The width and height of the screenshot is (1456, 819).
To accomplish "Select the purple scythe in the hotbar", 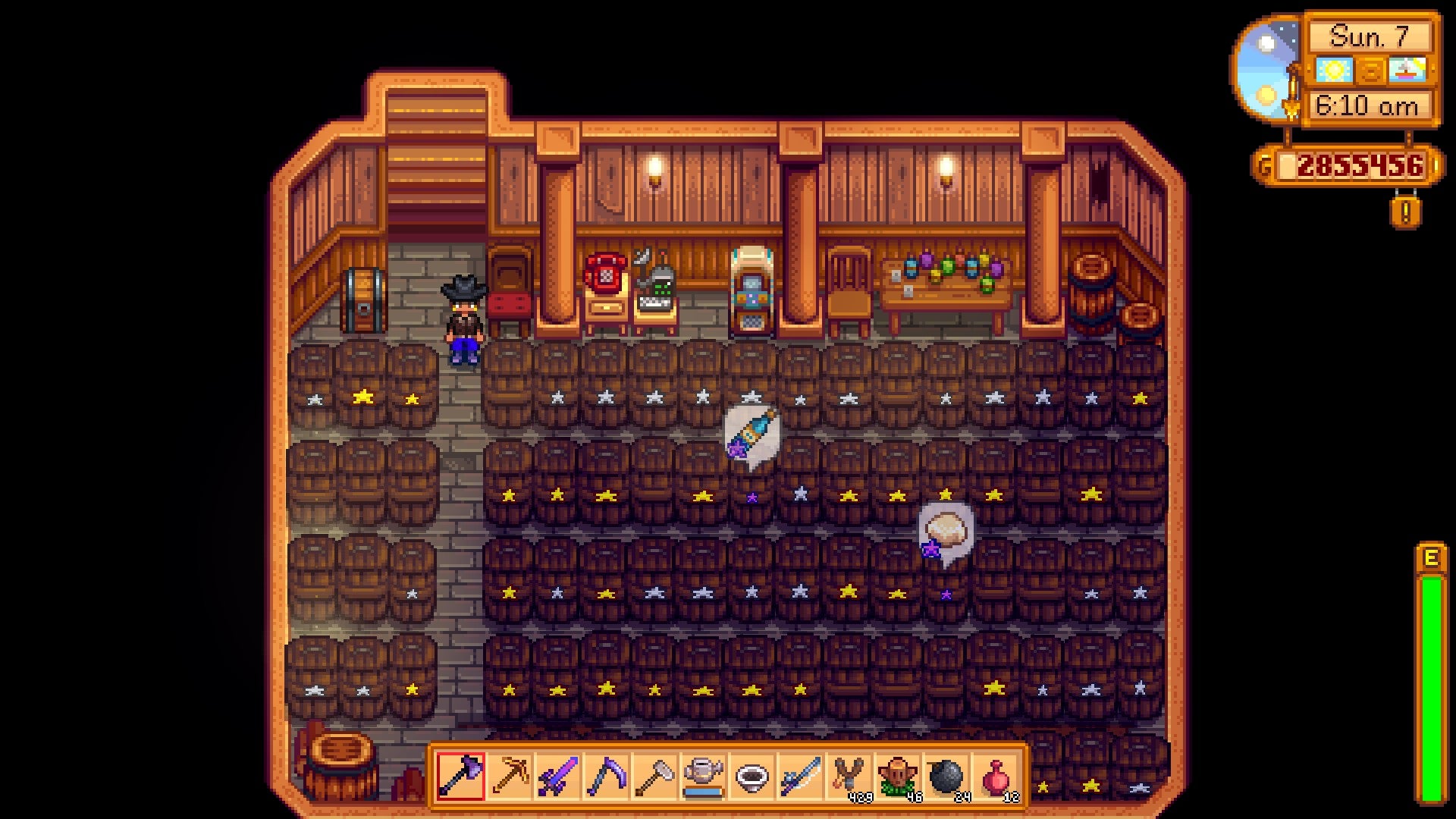I will coord(607,773).
